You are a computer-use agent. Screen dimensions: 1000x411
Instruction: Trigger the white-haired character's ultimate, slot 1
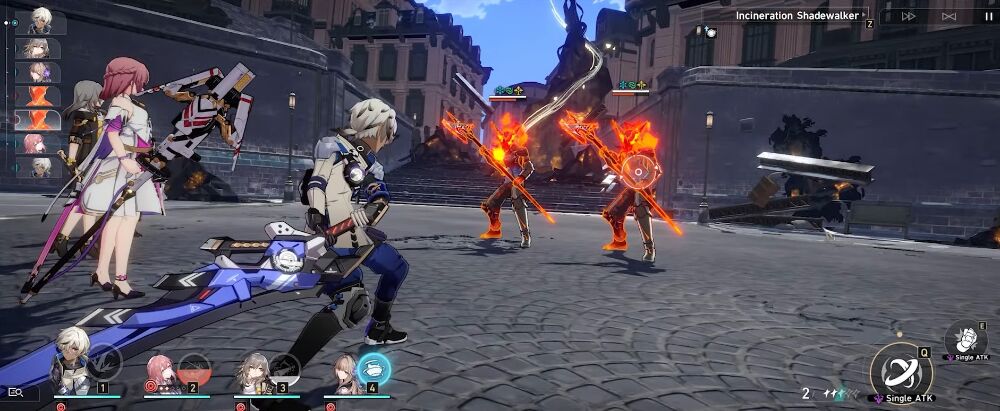104,364
